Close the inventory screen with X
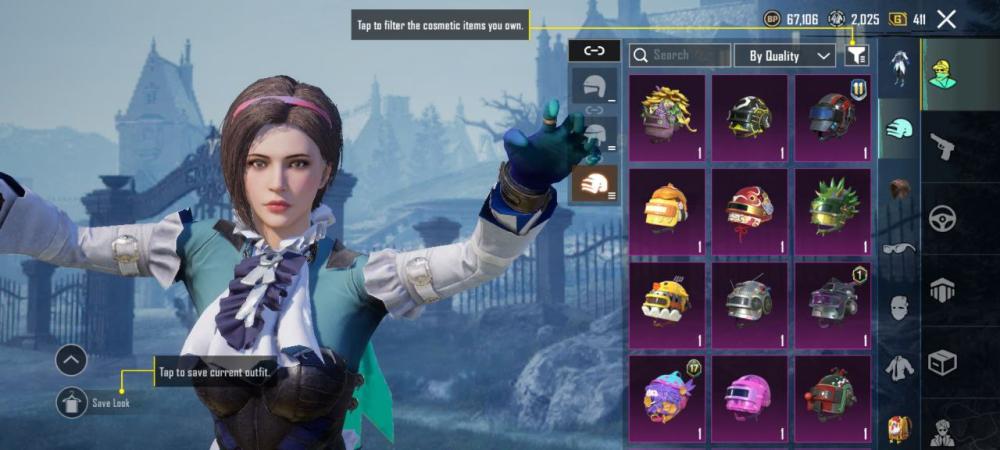 [947, 19]
